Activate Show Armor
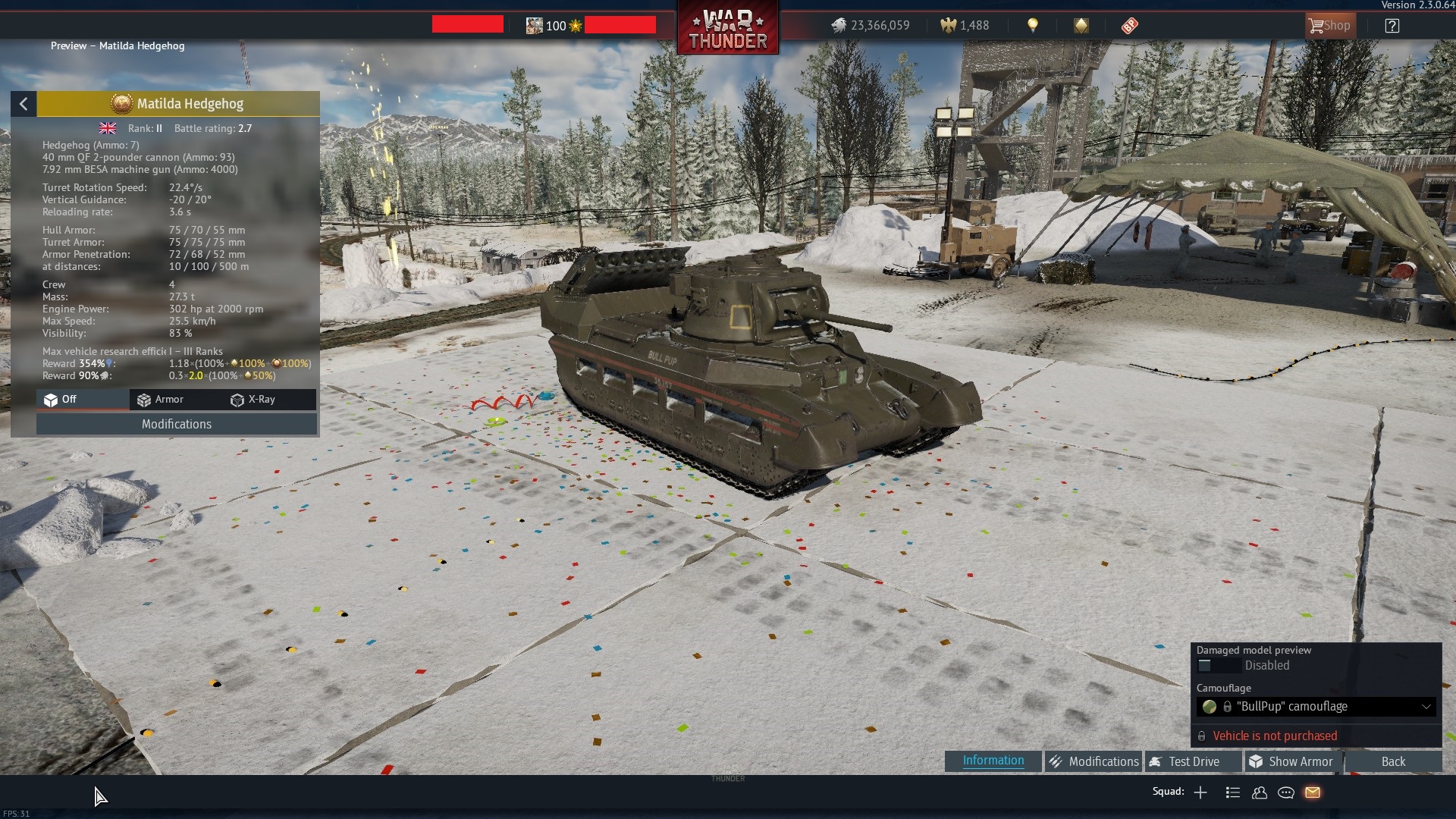 (x=1291, y=761)
